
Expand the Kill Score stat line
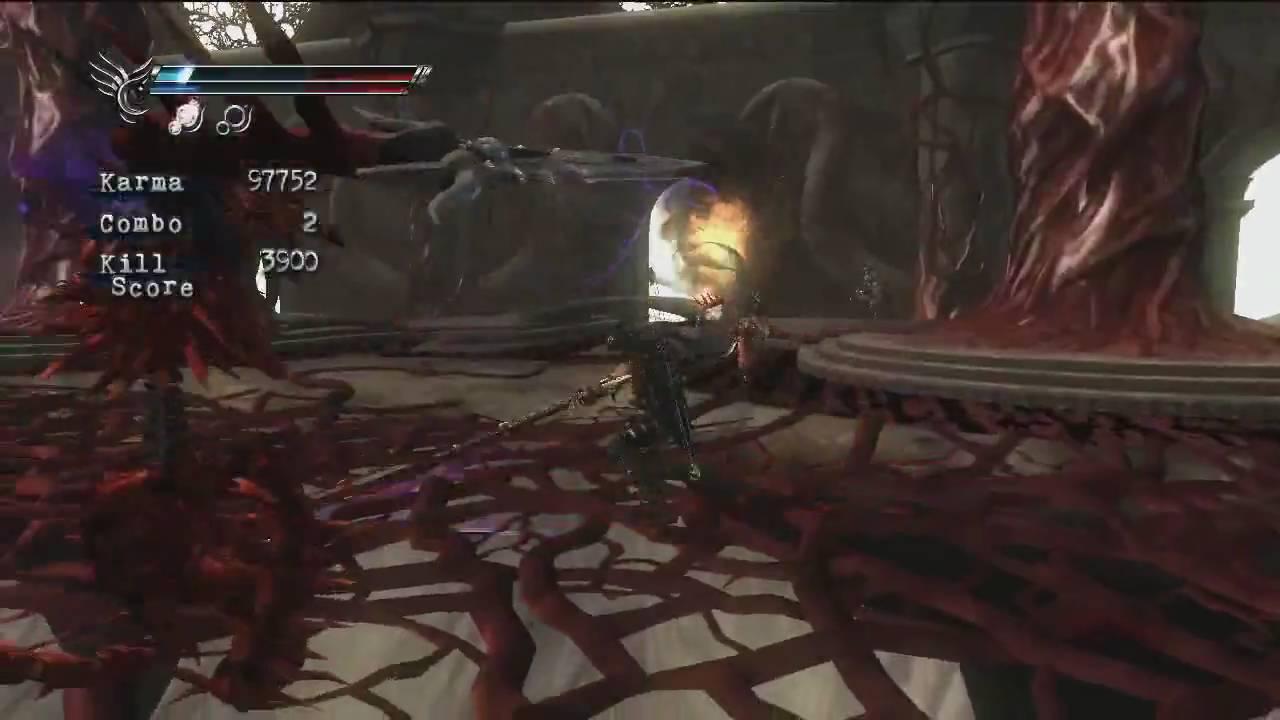tap(147, 275)
